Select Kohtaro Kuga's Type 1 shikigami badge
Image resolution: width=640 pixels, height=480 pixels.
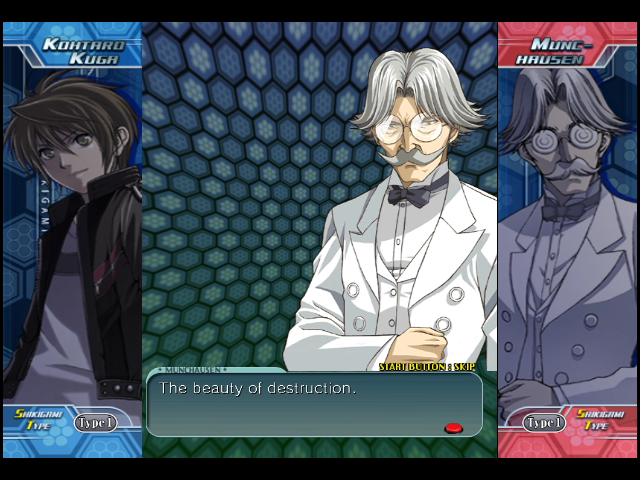tap(96, 423)
